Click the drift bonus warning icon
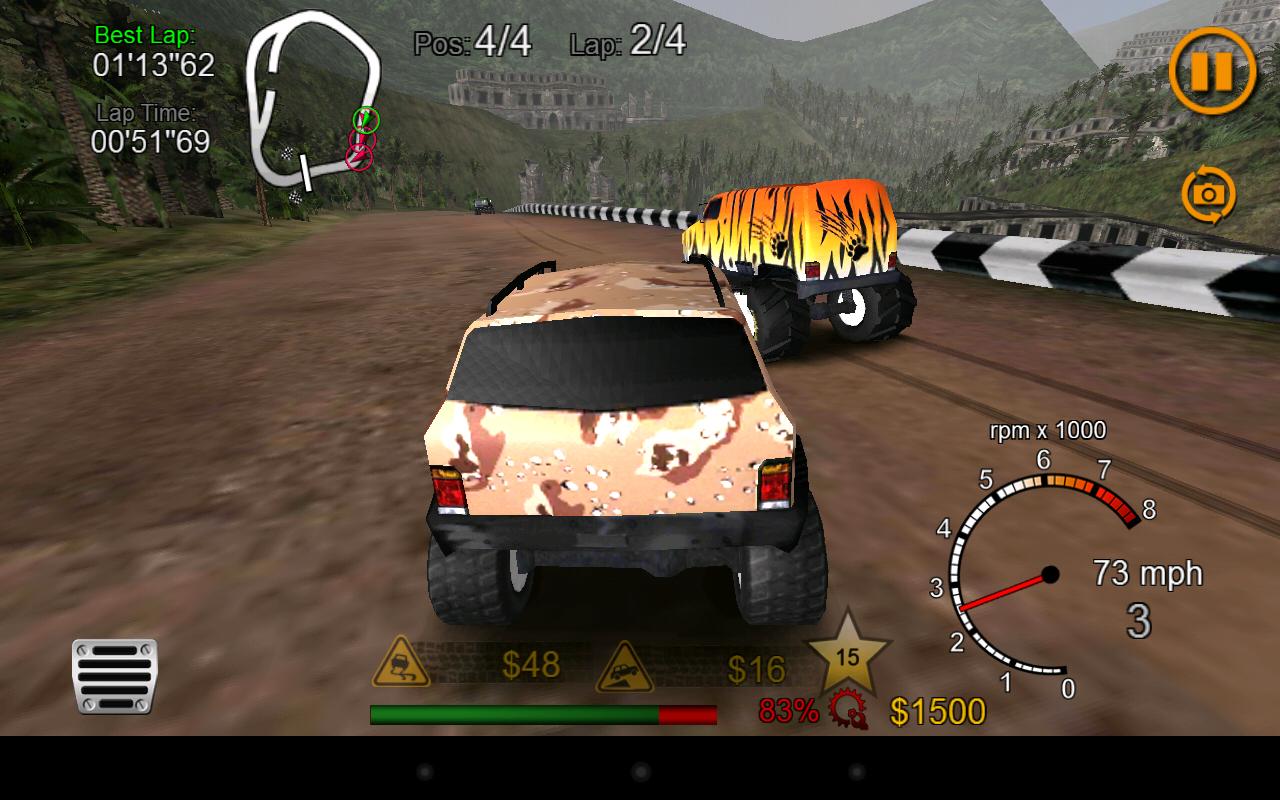This screenshot has width=1280, height=800. [399, 664]
